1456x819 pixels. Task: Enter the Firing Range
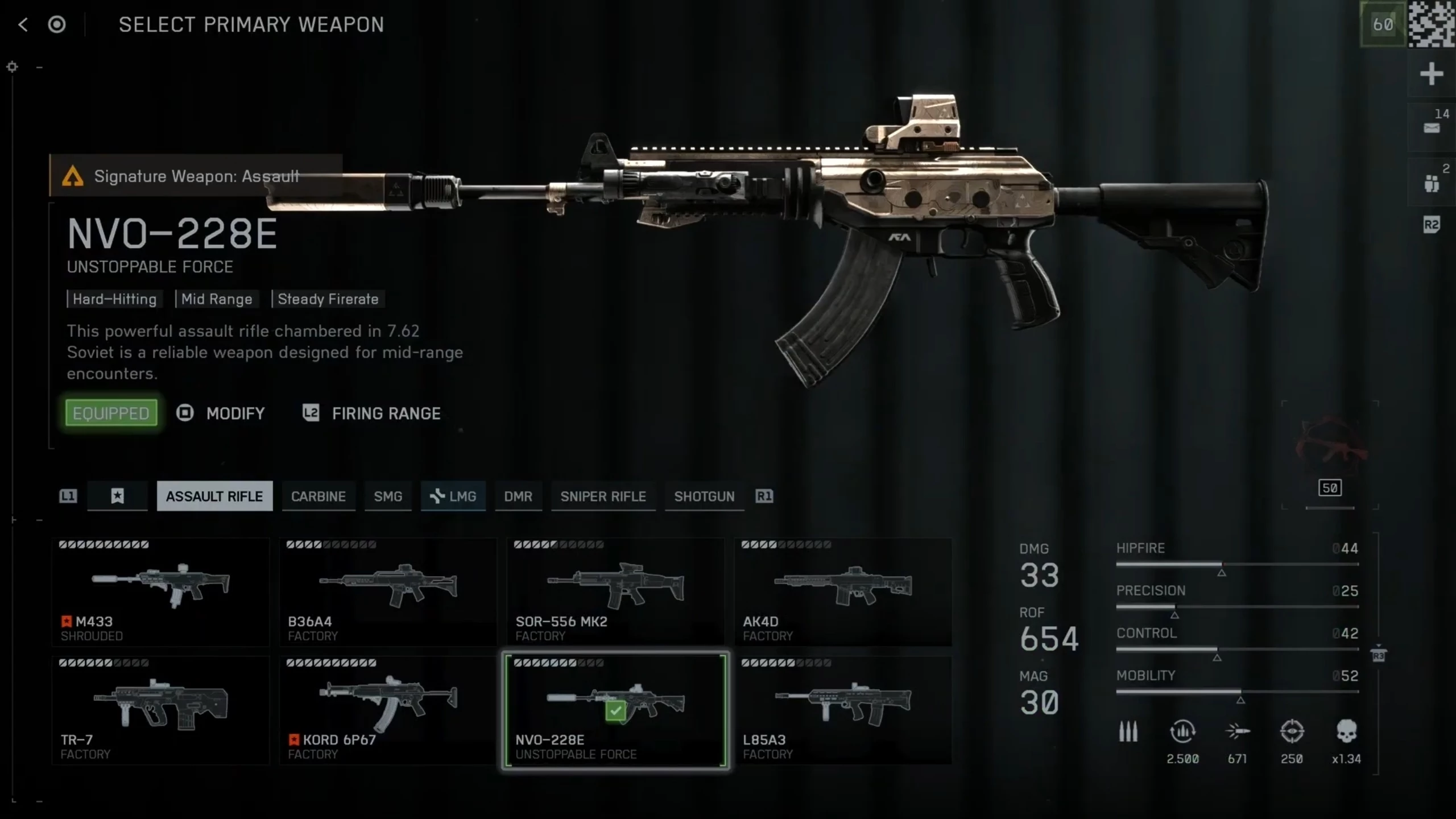pyautogui.click(x=372, y=413)
